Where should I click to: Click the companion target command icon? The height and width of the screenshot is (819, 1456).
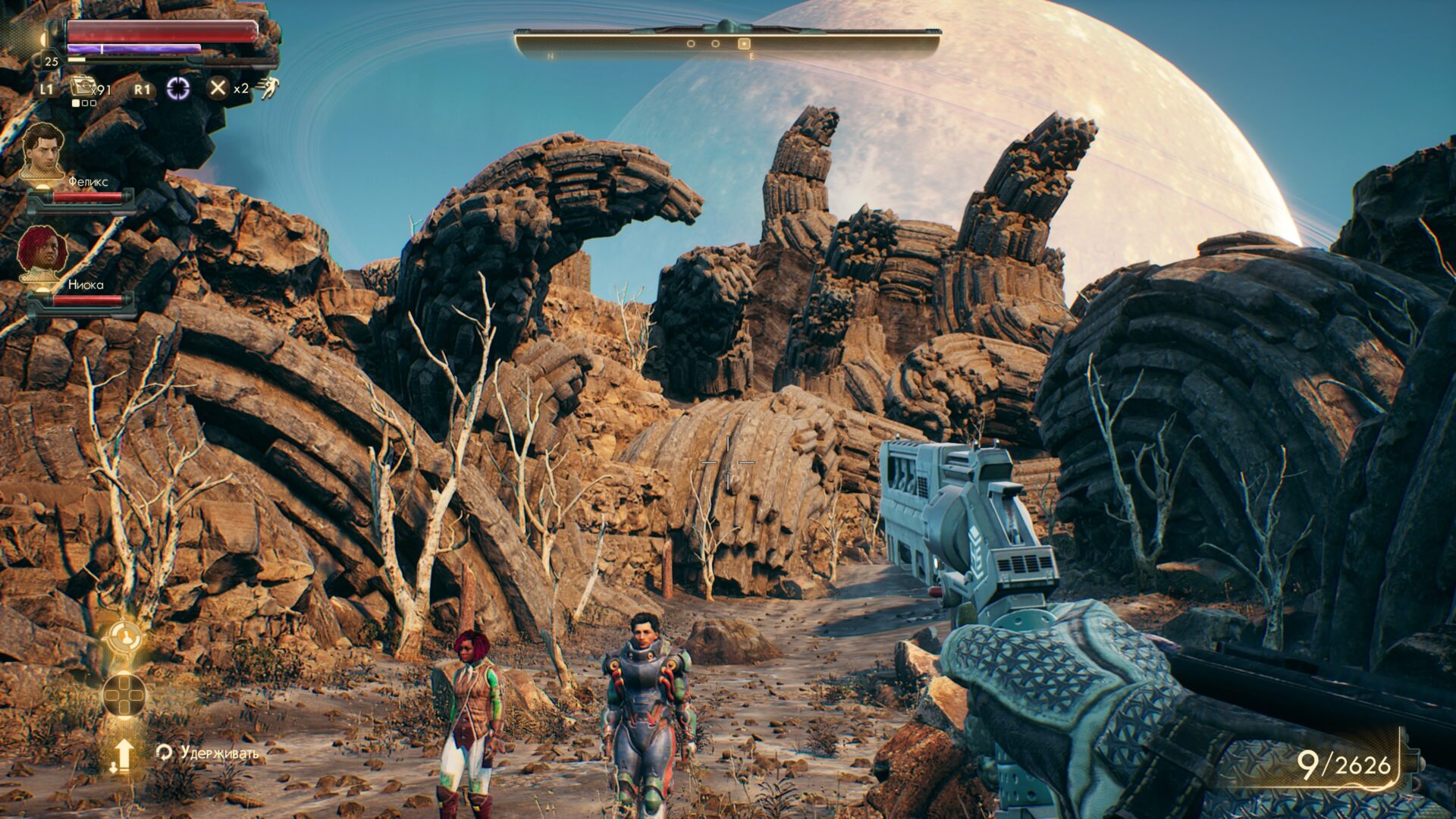click(x=124, y=639)
